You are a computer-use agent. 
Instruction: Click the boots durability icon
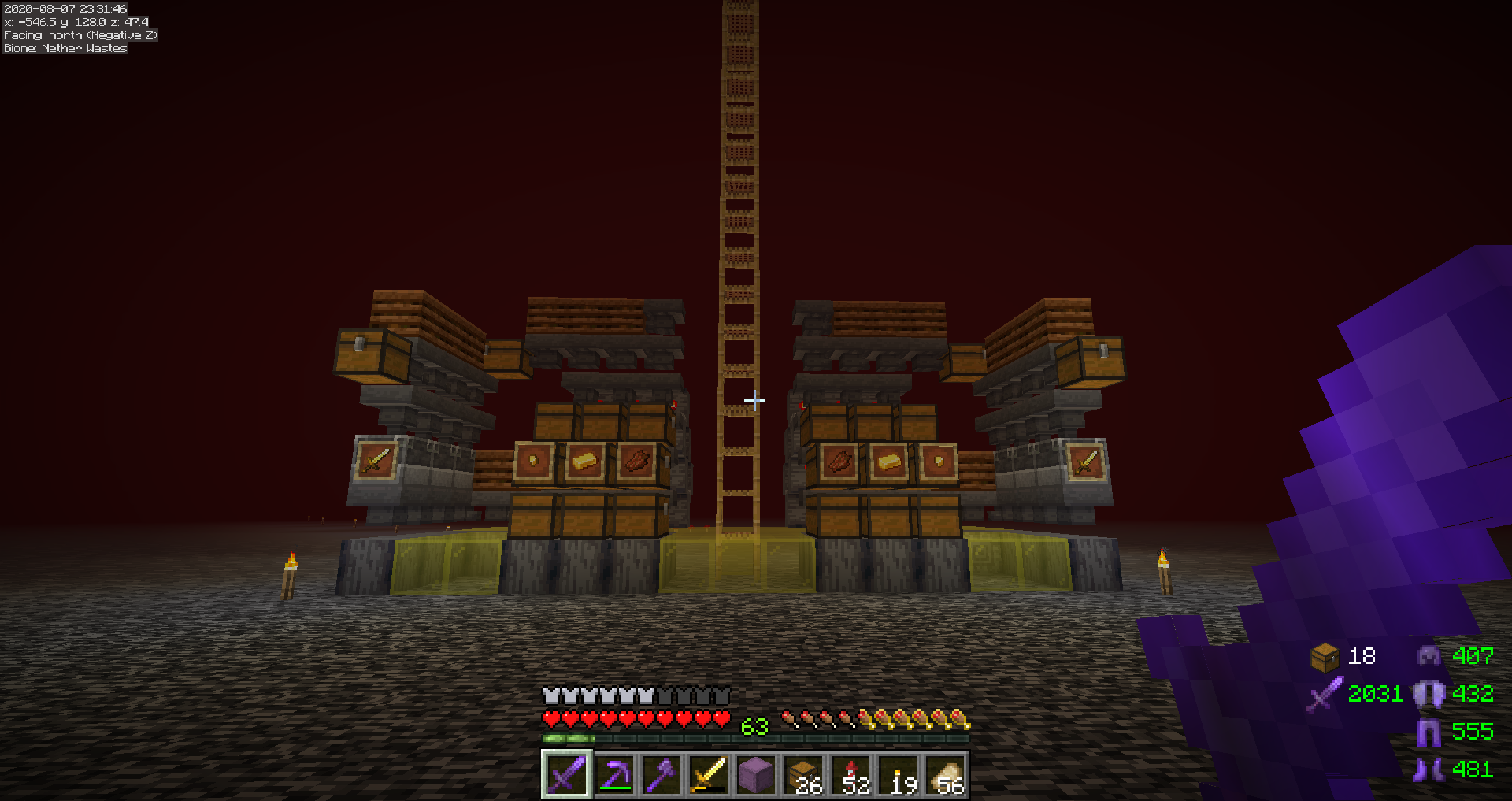point(1429,769)
